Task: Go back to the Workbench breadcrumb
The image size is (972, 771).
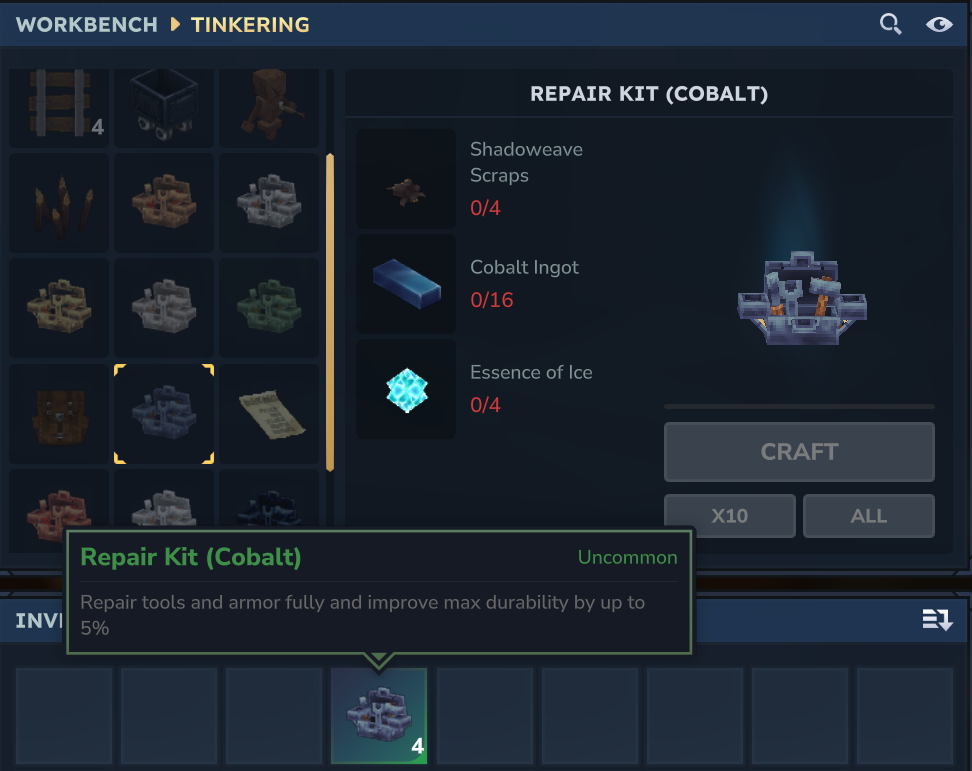Action: [87, 24]
